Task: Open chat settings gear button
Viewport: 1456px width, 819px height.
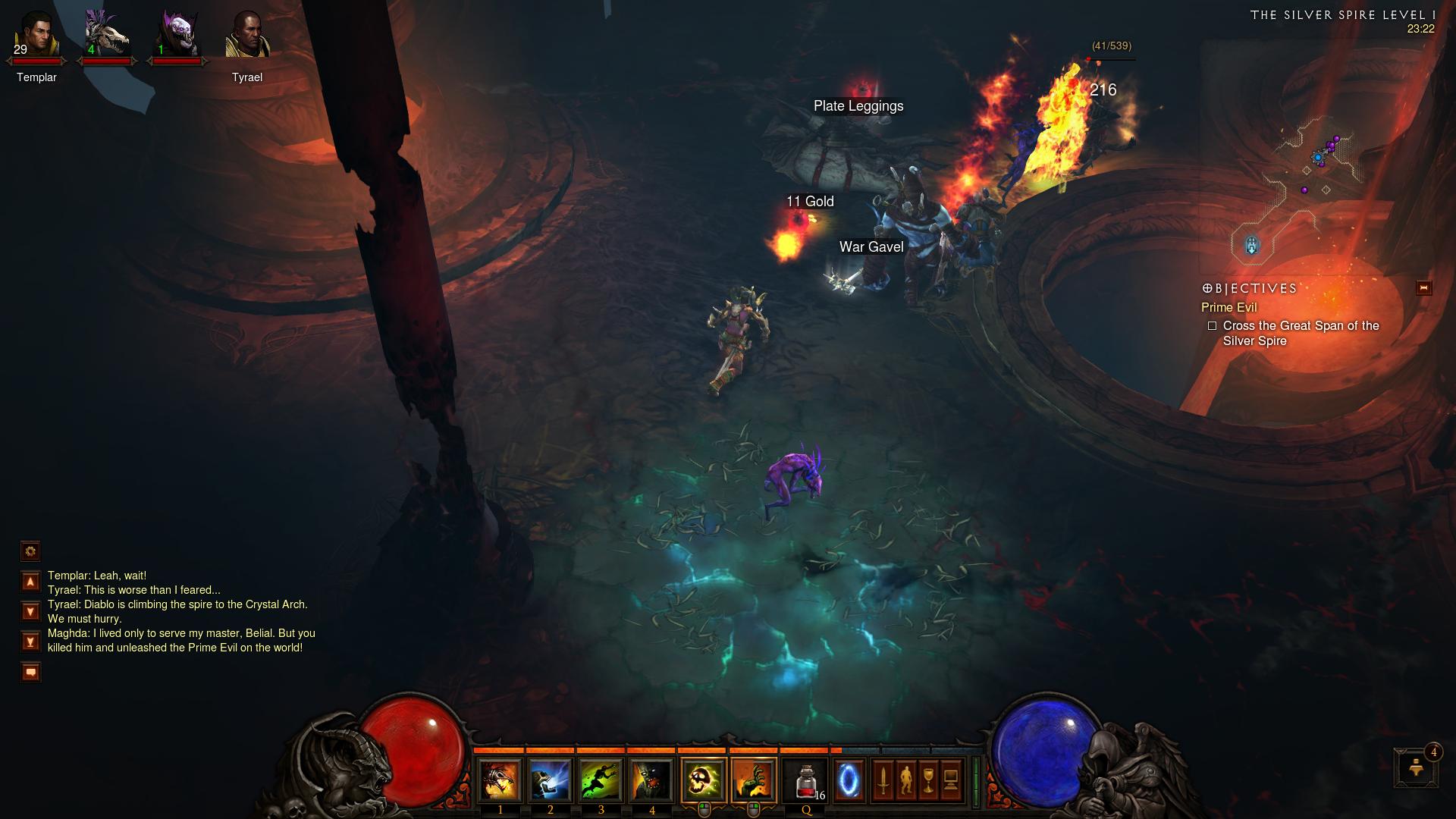Action: [x=30, y=551]
